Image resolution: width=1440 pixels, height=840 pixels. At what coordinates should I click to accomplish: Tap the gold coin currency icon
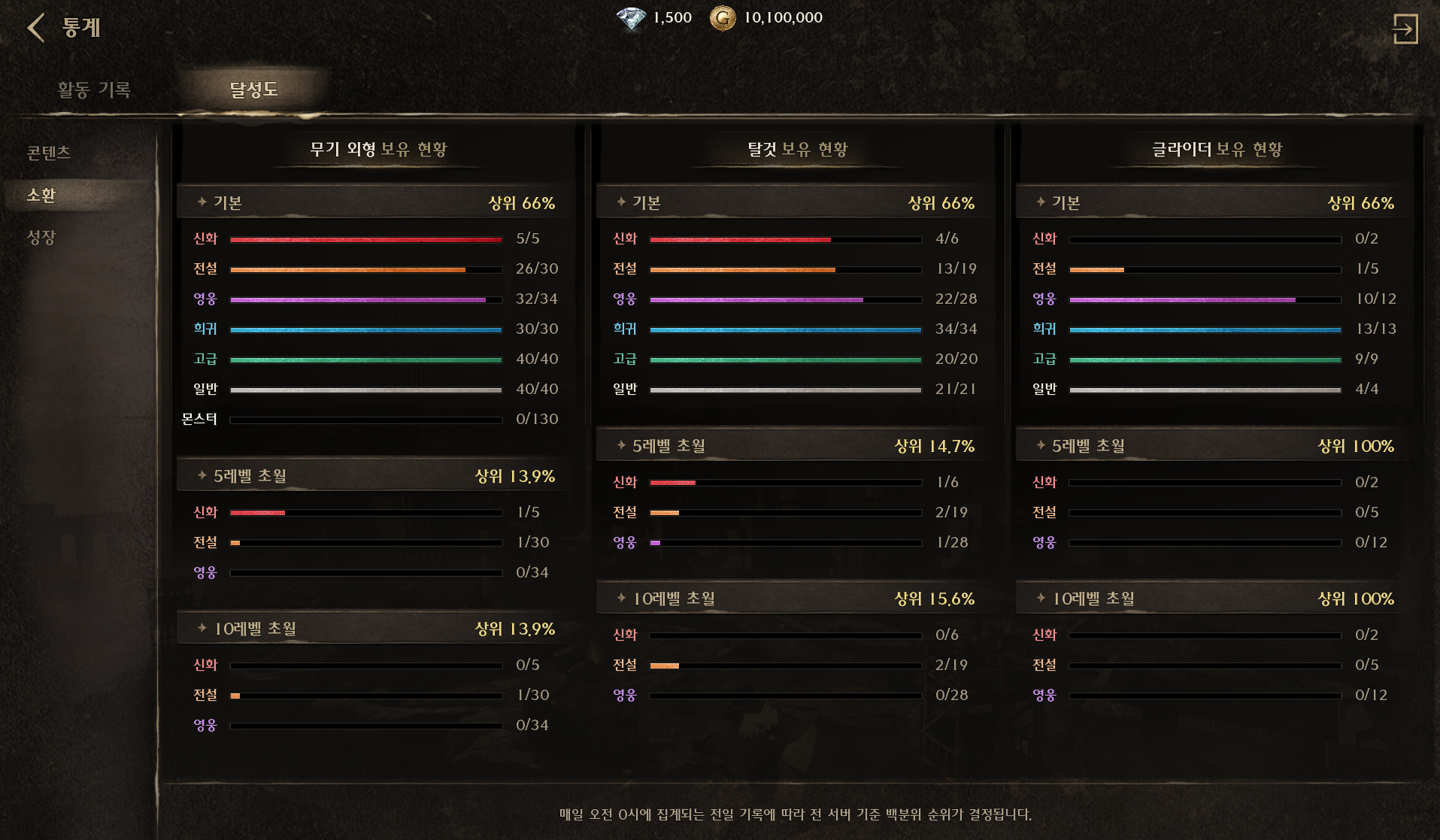[723, 18]
